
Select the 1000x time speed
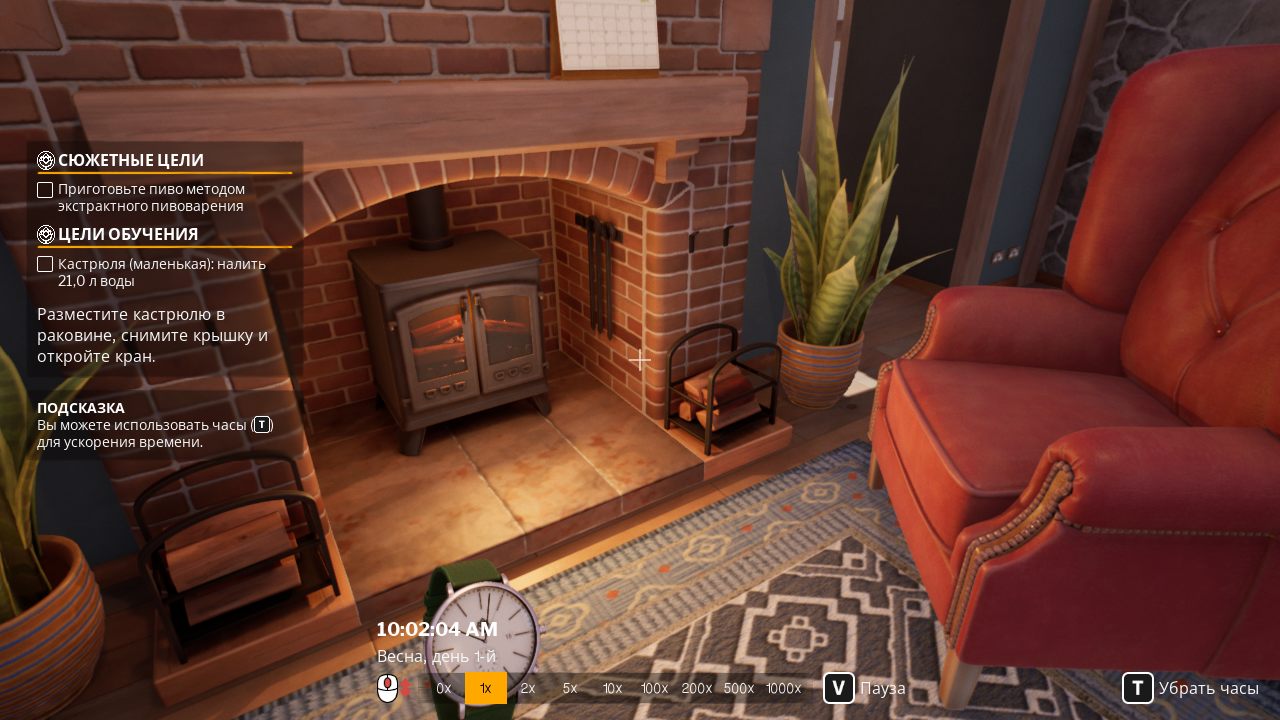pyautogui.click(x=783, y=688)
